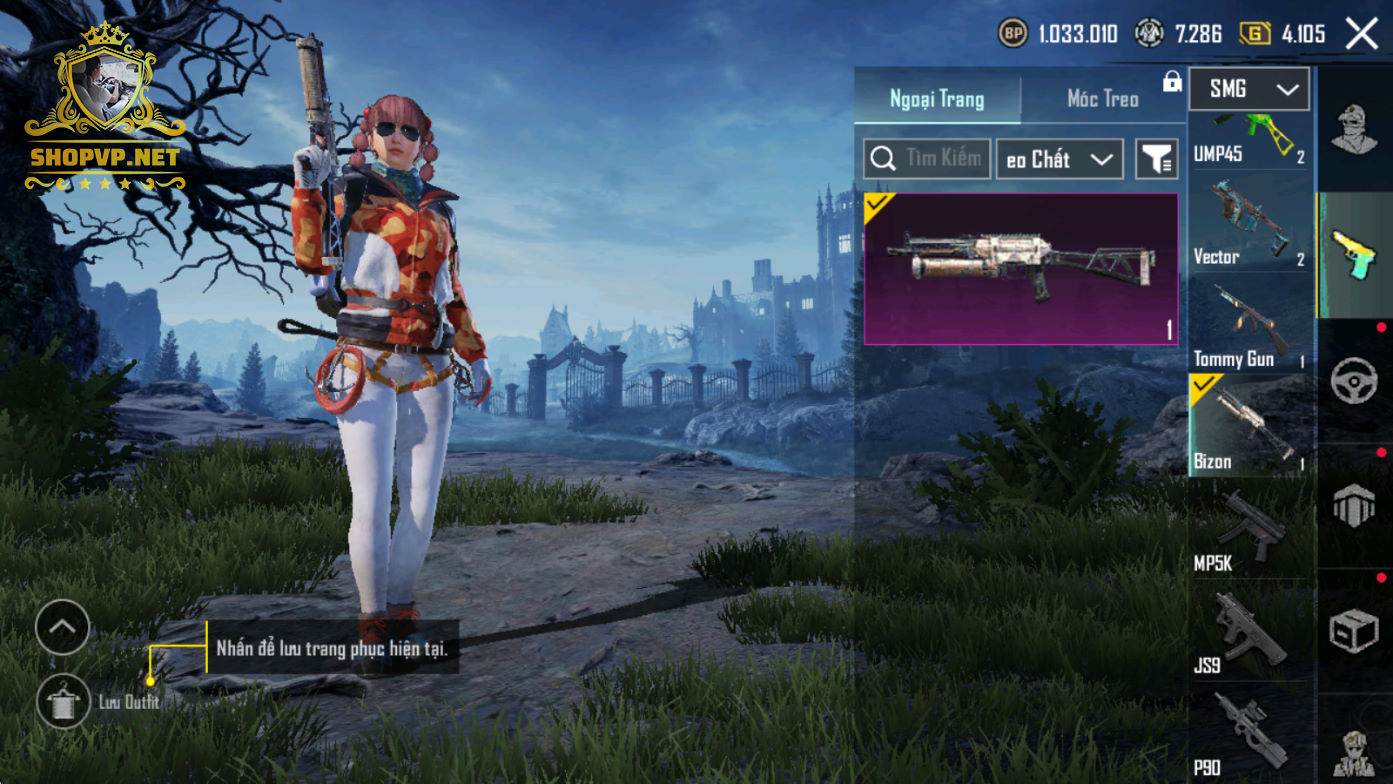The height and width of the screenshot is (784, 1393).
Task: Click the Tìm Kiếm search field
Action: tap(928, 159)
